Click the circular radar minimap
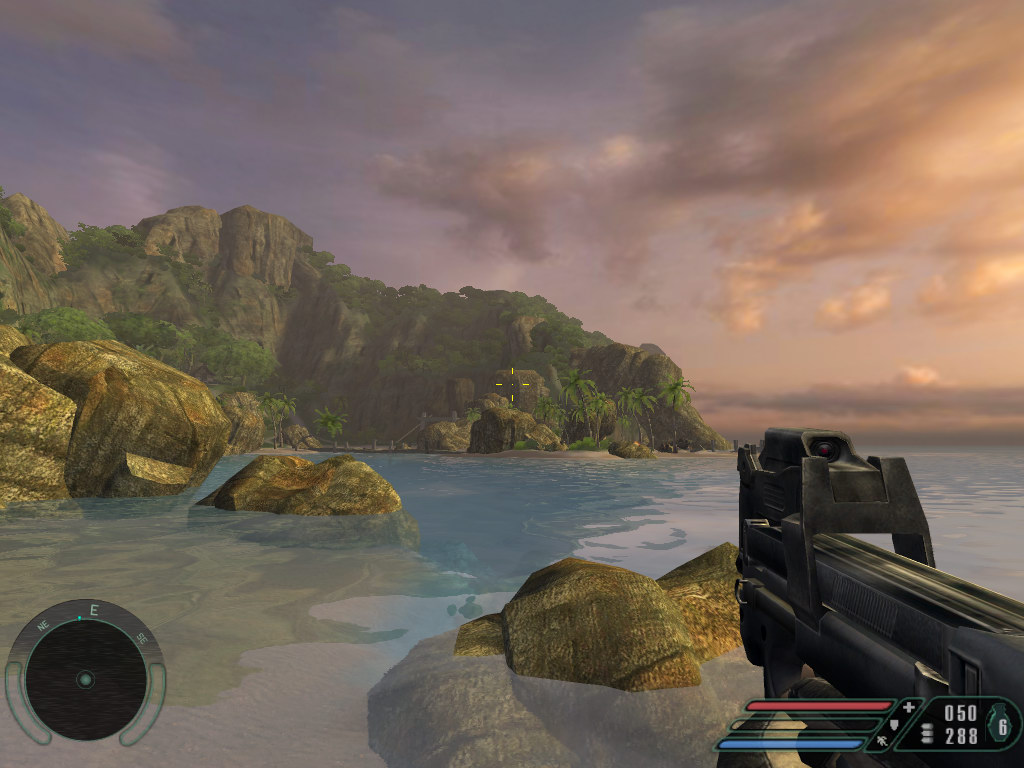 tap(85, 679)
